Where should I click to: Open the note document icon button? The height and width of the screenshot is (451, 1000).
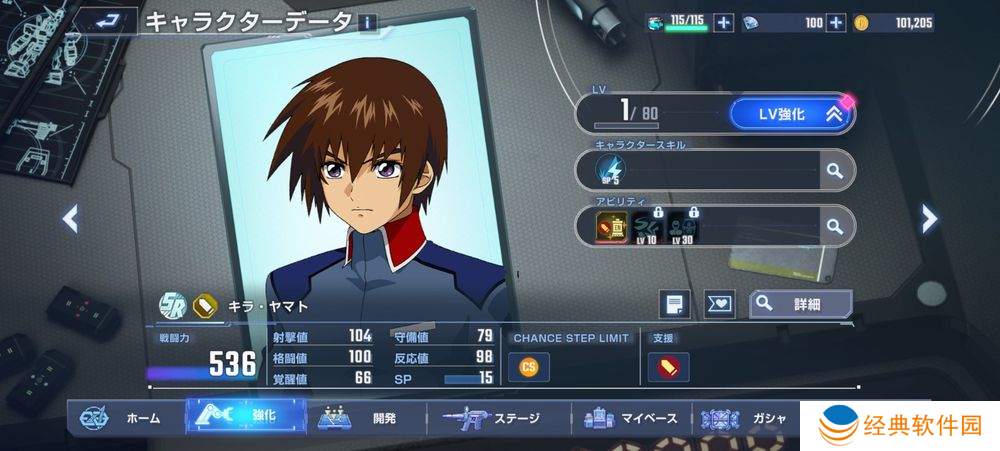[675, 304]
